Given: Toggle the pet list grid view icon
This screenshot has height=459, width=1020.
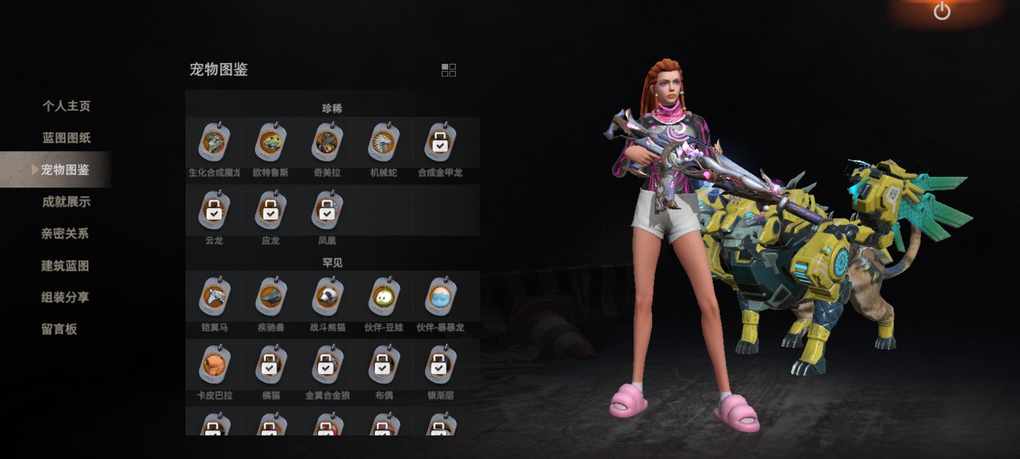Looking at the screenshot, I should 448,70.
